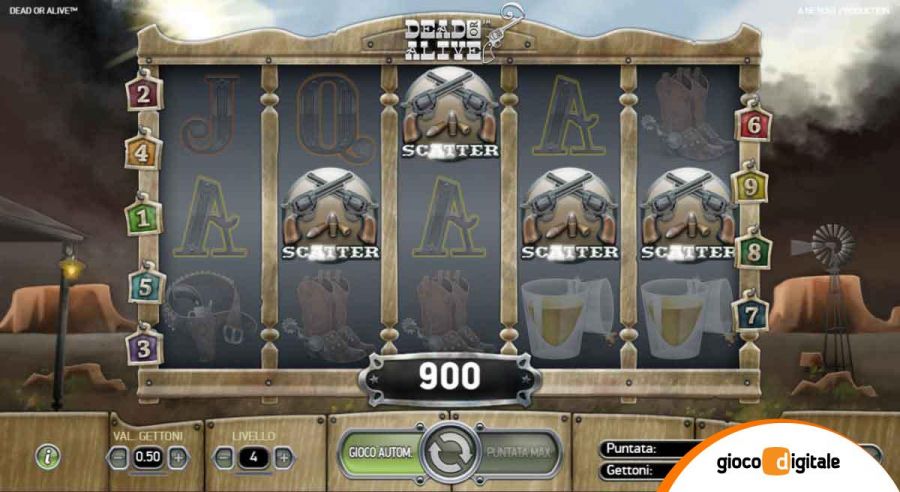Select payline tag number 3
Screen dimensions: 900x492
click(x=143, y=349)
